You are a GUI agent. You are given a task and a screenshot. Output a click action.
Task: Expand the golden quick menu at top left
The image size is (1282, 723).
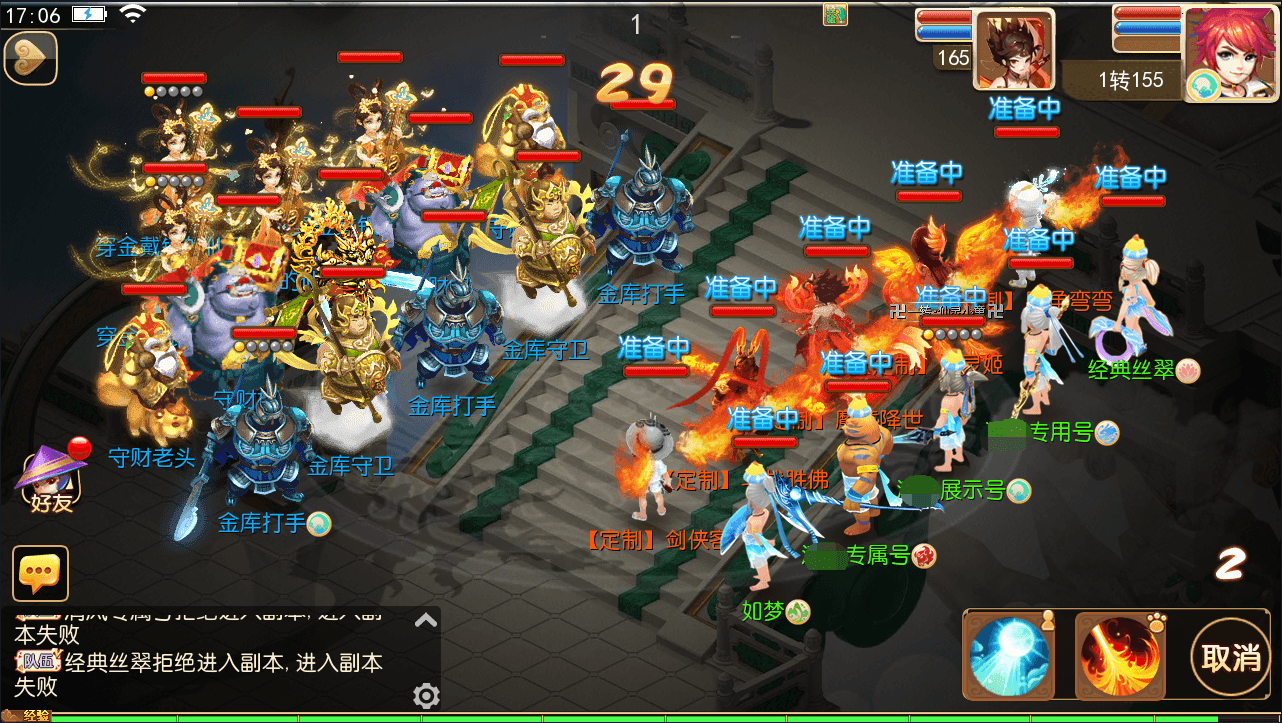click(x=30, y=60)
